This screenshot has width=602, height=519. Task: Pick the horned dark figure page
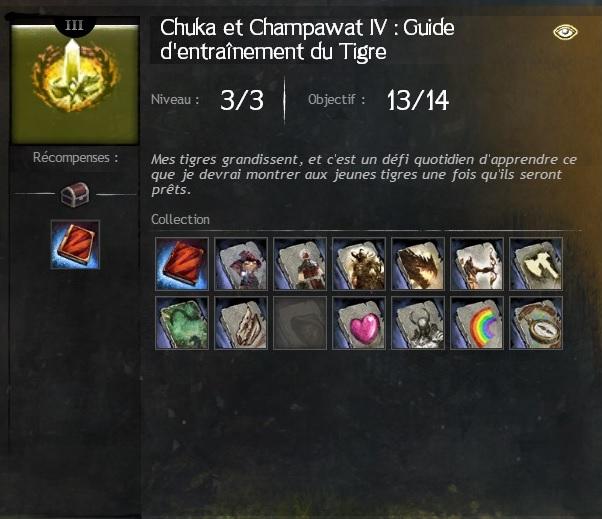coord(418,322)
